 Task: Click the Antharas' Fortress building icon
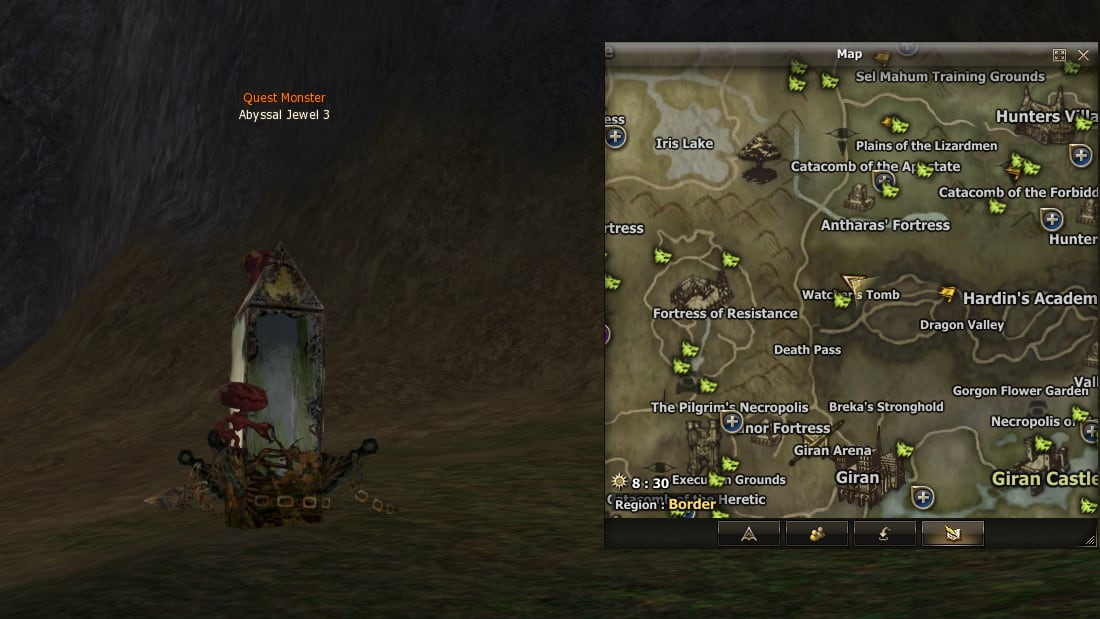click(860, 197)
